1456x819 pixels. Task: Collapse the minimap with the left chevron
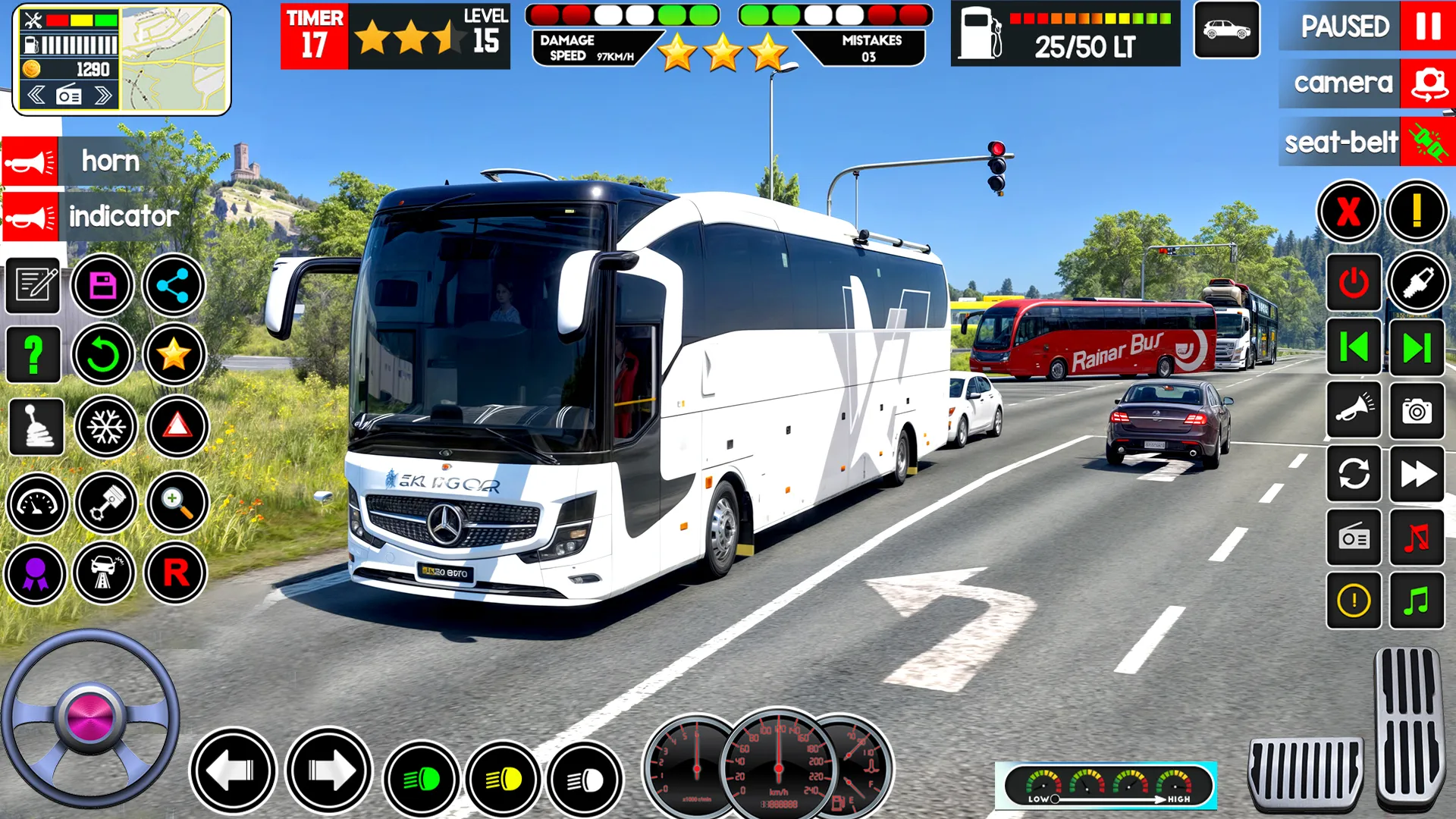pos(36,96)
